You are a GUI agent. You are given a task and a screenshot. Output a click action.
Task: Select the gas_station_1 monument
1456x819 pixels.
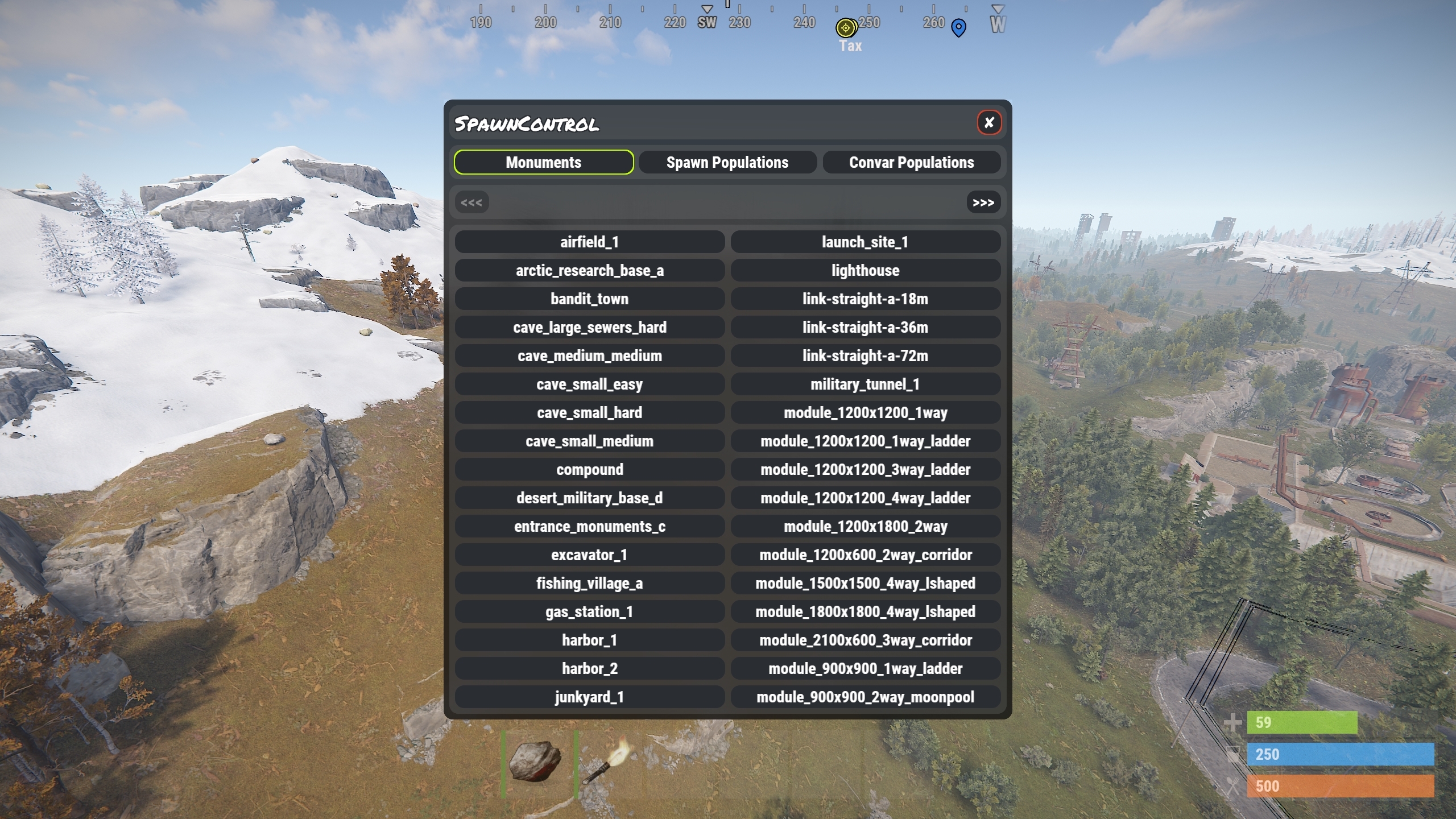[x=589, y=611]
